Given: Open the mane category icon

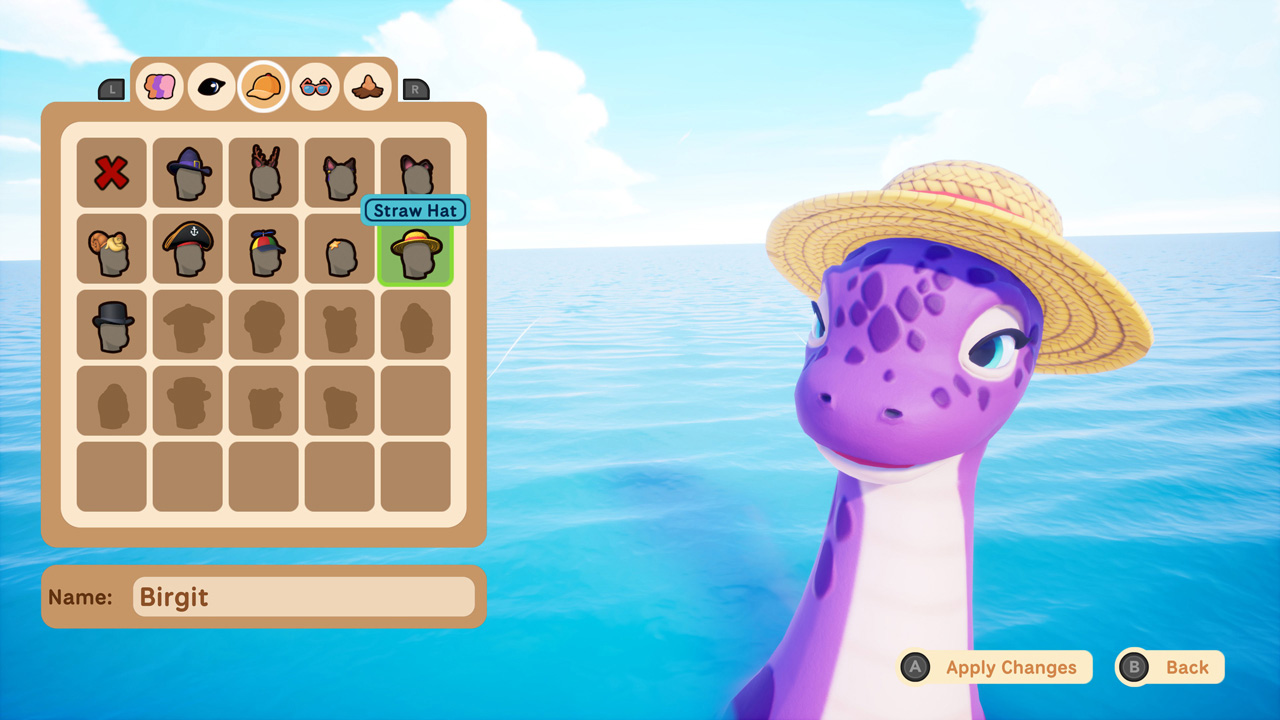Looking at the screenshot, I should tap(367, 86).
